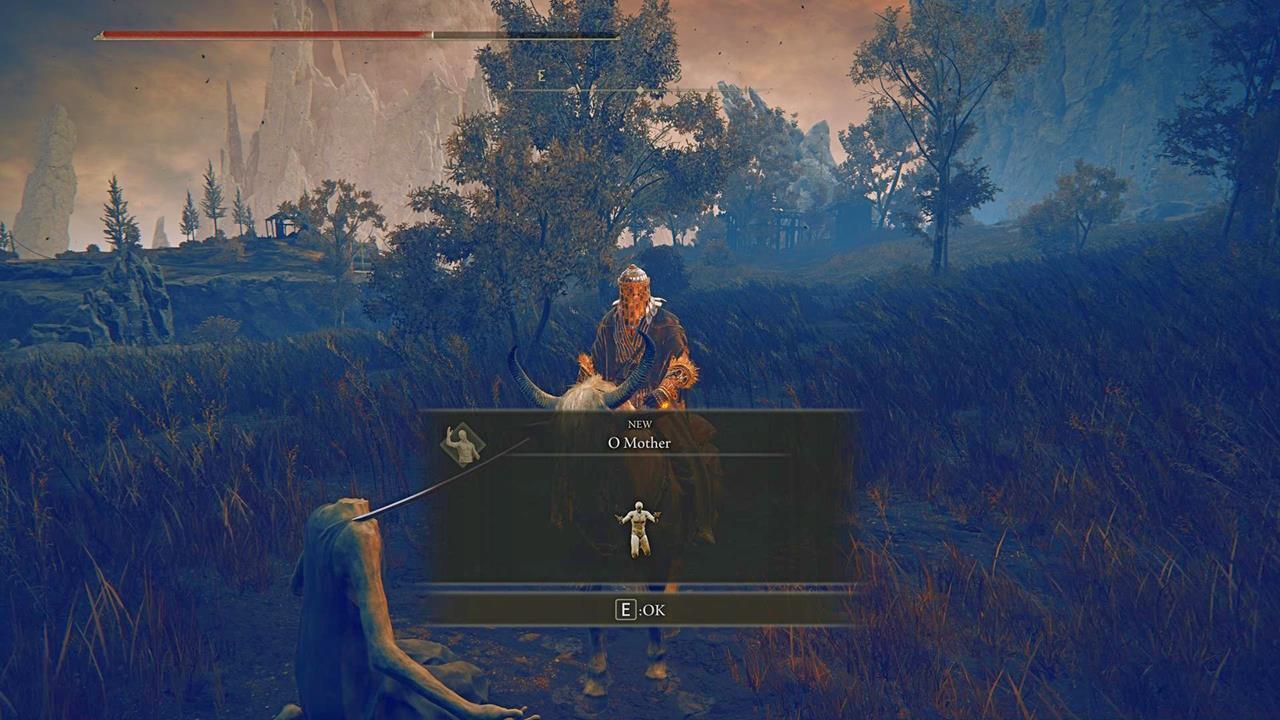Click the OK prompt row of the dialog
This screenshot has height=720, width=1280.
[x=640, y=611]
